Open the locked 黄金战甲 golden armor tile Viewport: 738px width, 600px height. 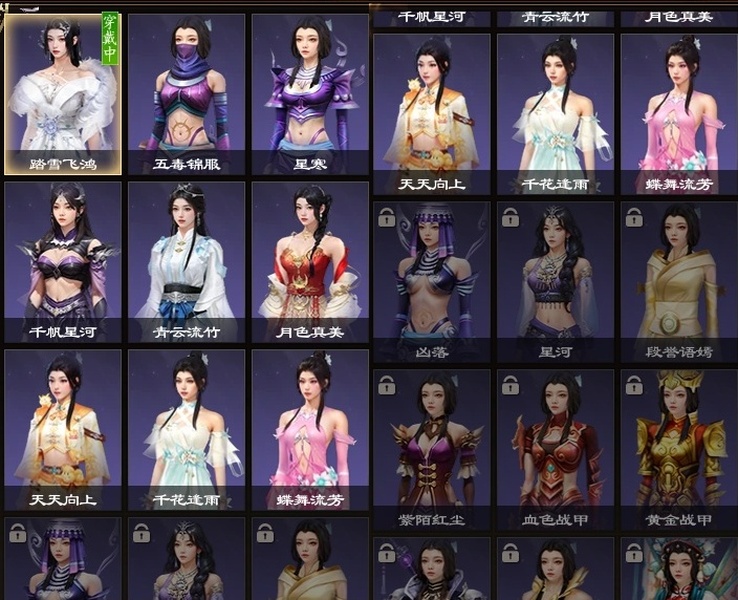click(x=679, y=448)
